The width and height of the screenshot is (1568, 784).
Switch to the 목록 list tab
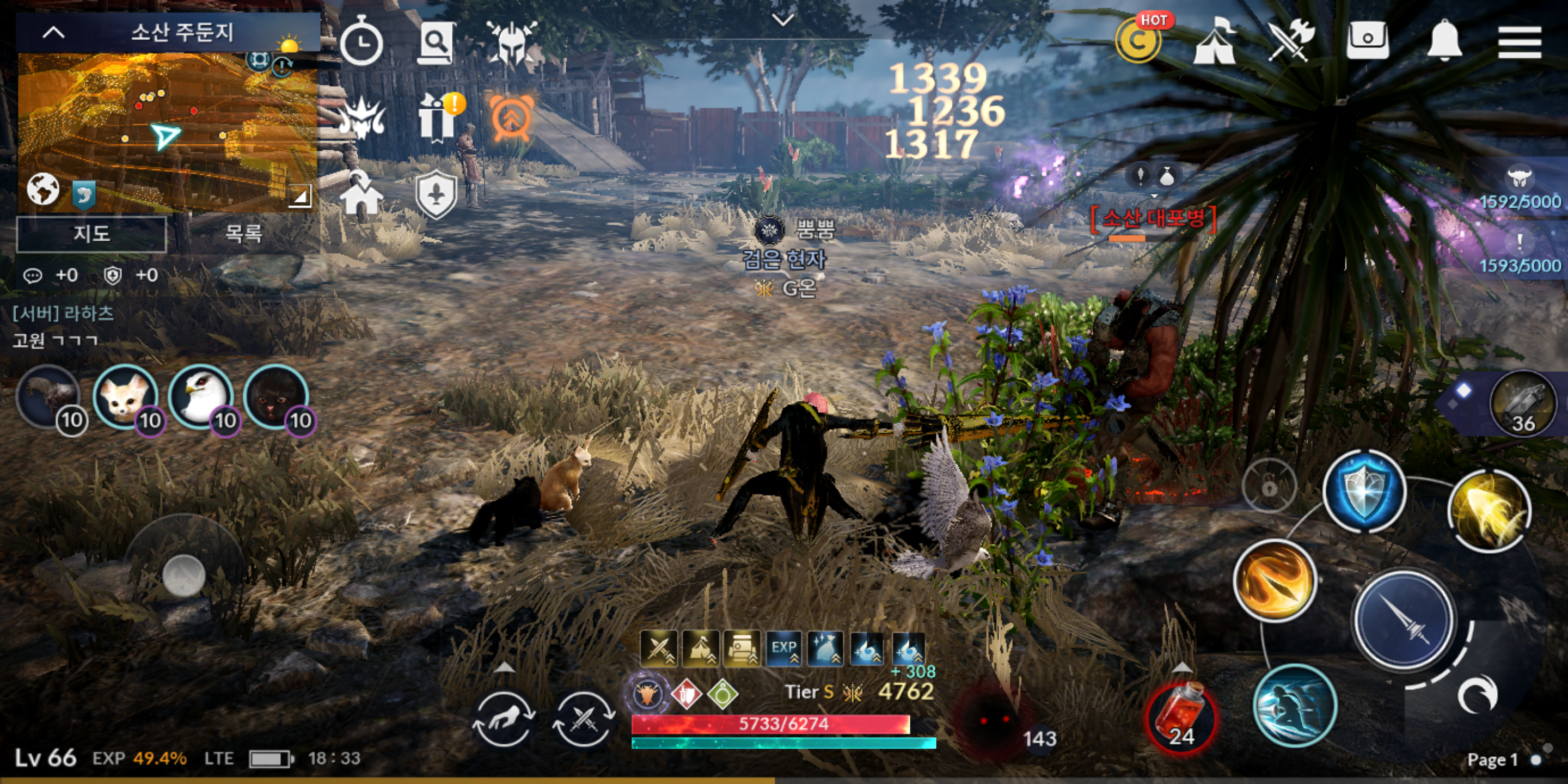[x=243, y=234]
